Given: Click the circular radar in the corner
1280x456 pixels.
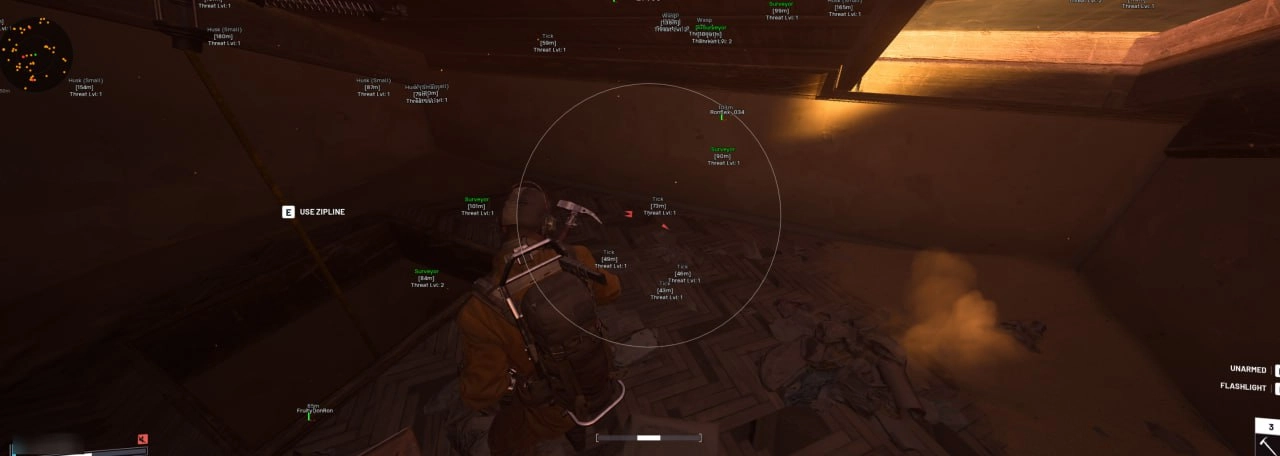Looking at the screenshot, I should click(x=35, y=55).
